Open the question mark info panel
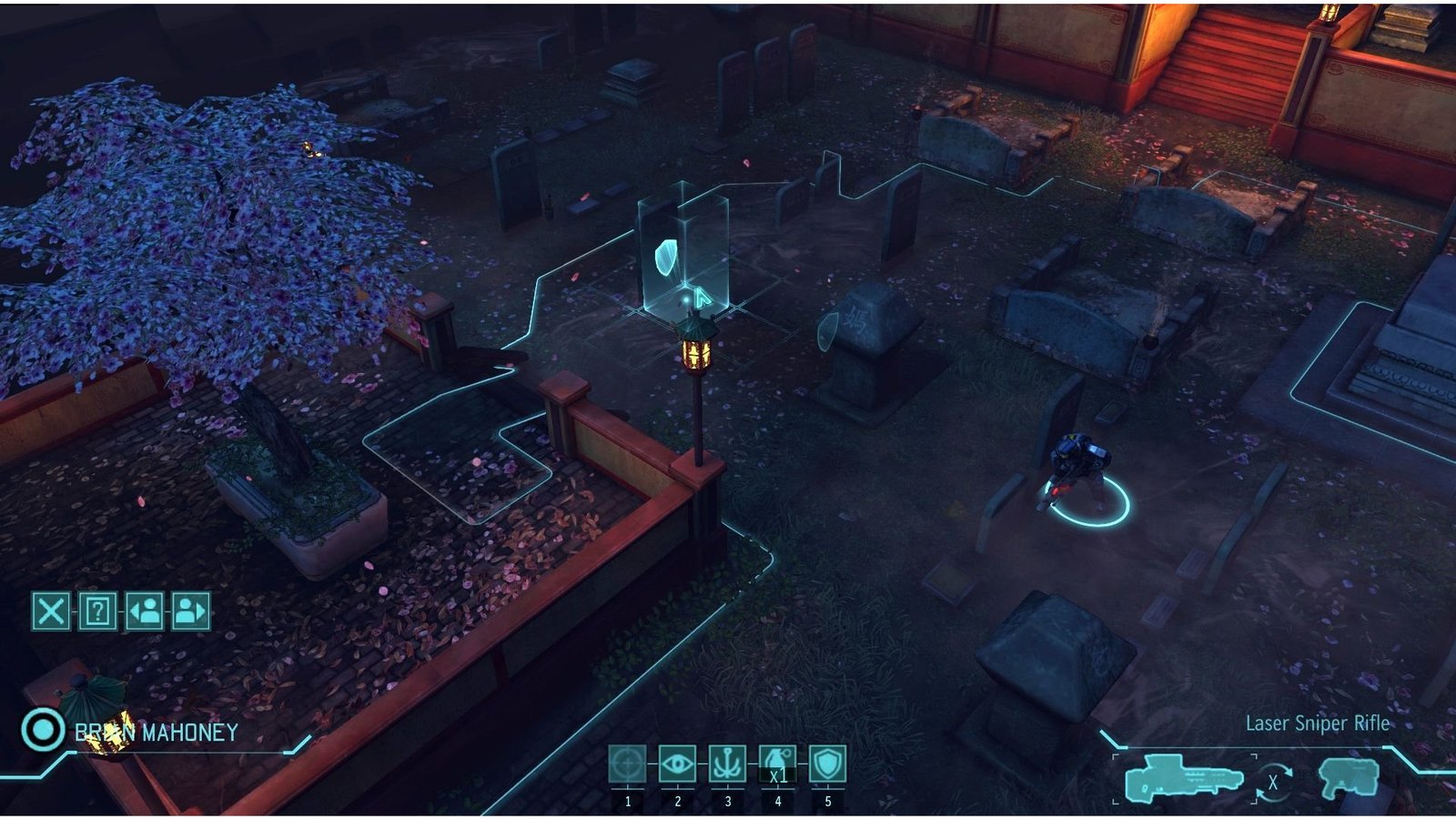Screen dimensions: 1456x819 tap(97, 611)
